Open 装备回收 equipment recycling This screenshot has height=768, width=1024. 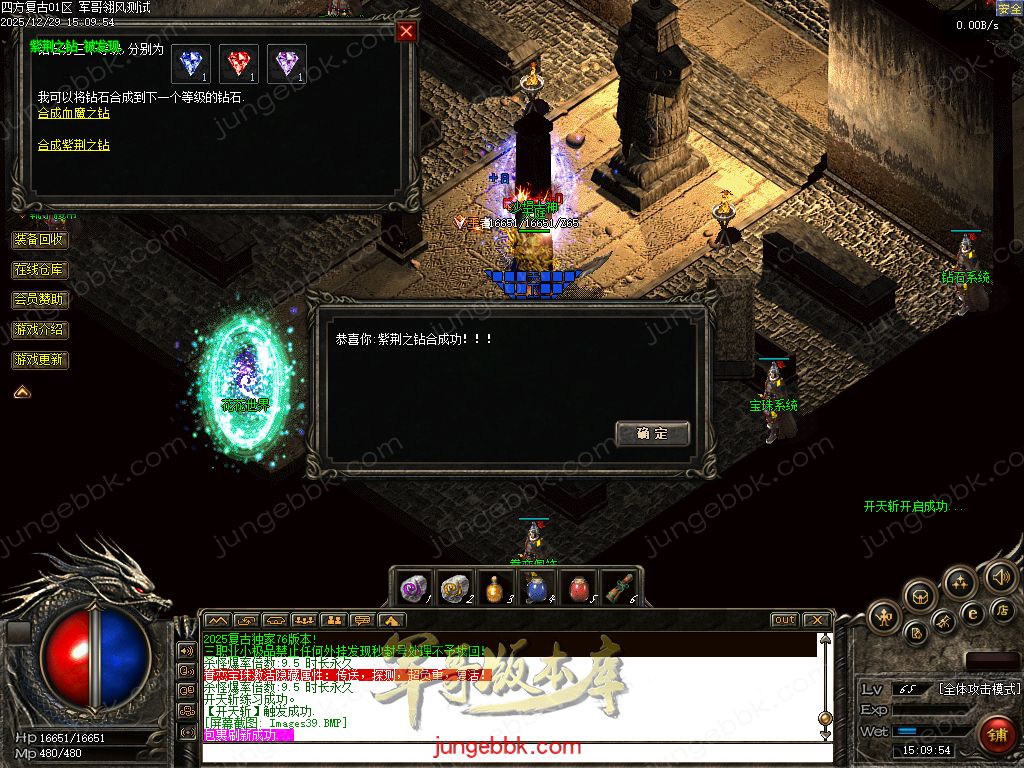click(x=40, y=240)
